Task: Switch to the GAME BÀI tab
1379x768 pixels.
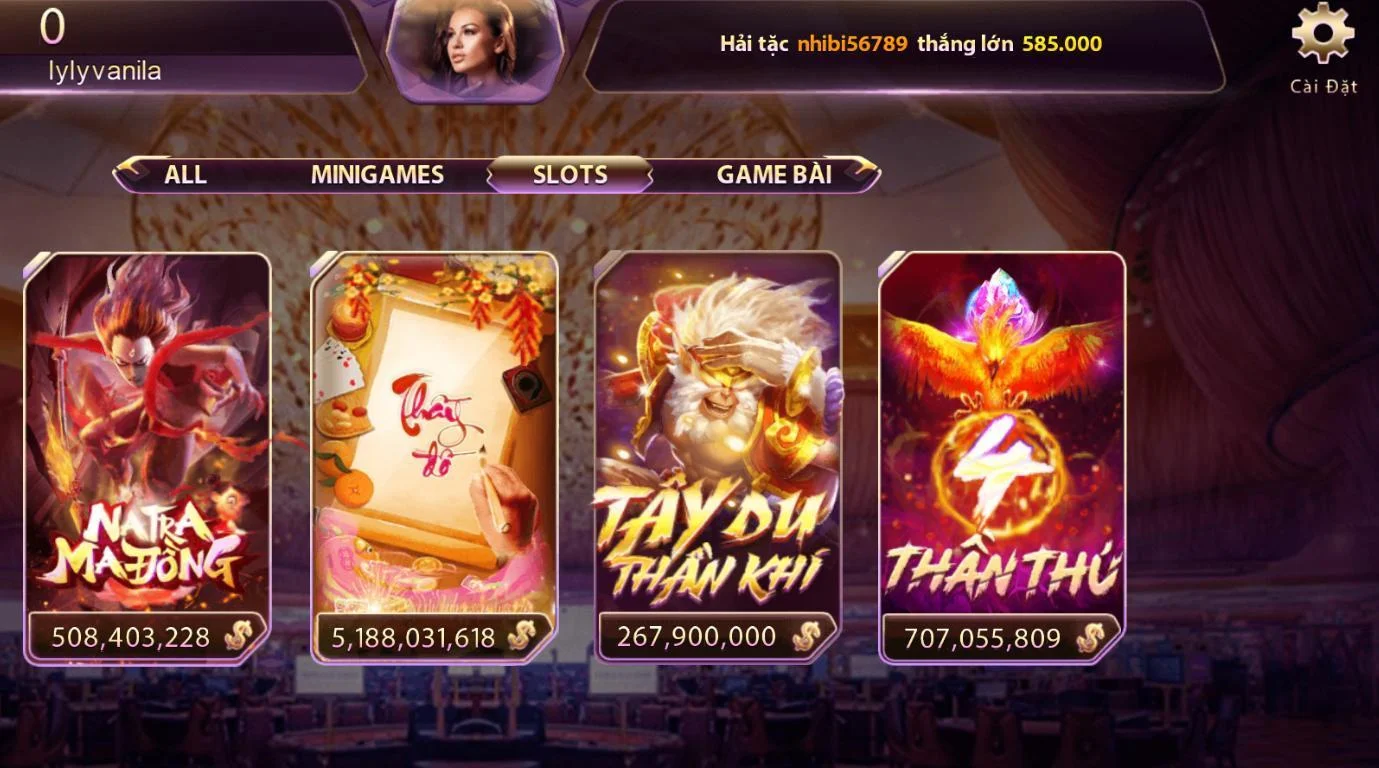Action: 775,174
